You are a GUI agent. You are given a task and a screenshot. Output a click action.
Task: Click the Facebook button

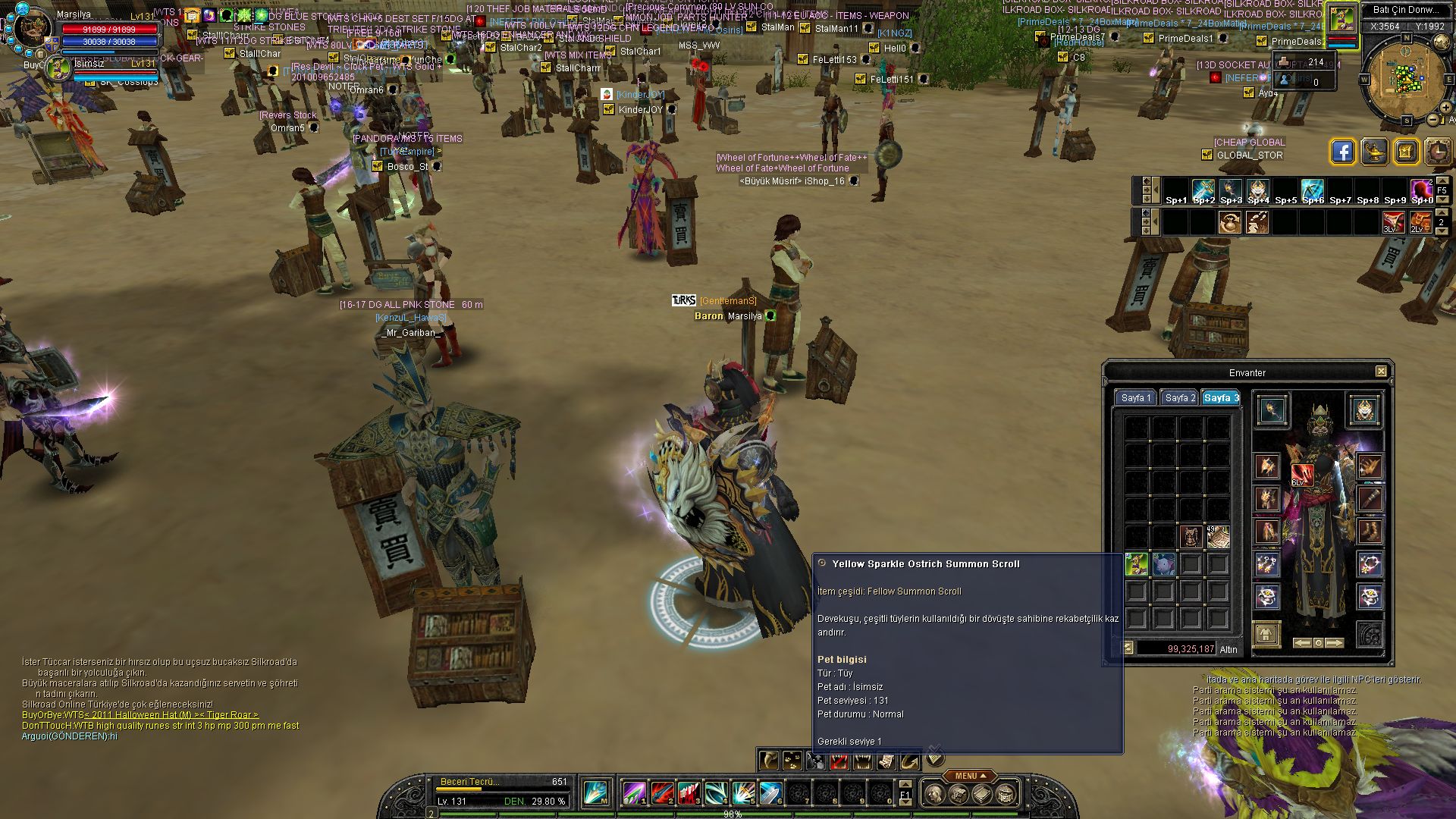click(1342, 152)
